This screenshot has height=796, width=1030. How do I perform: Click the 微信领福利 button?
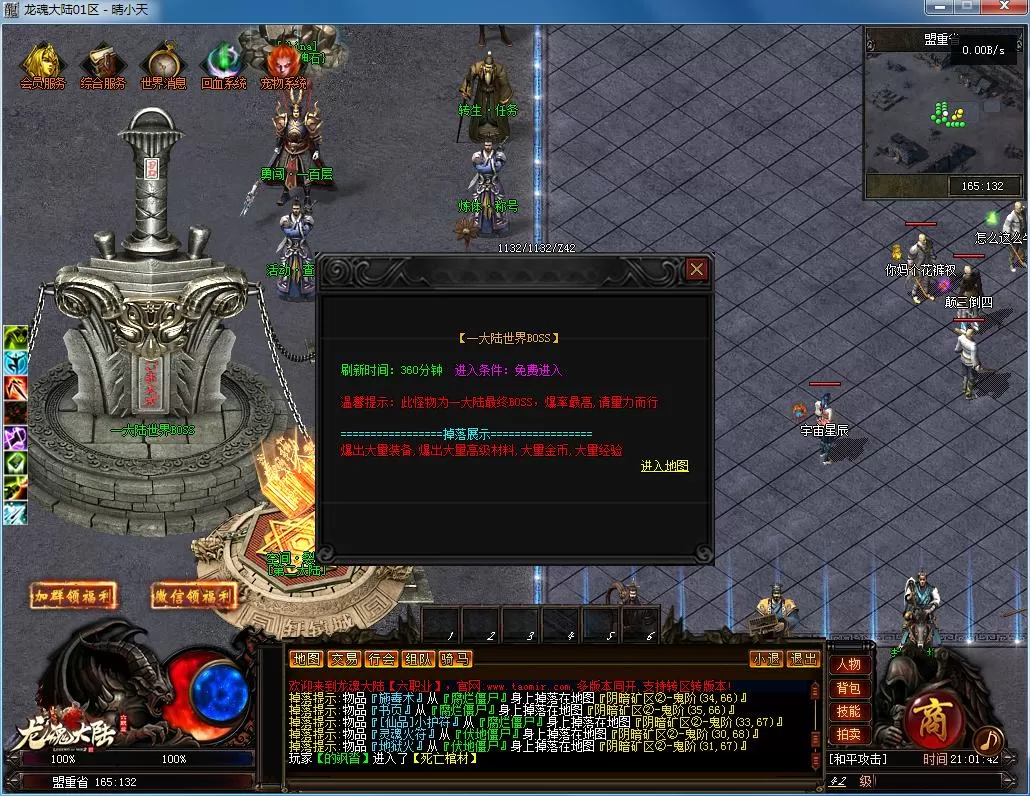pyautogui.click(x=194, y=596)
